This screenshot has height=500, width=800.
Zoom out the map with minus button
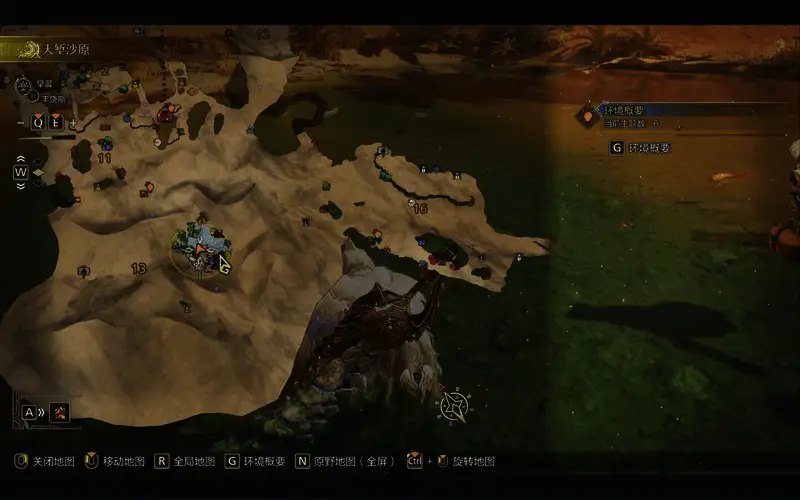coord(21,123)
